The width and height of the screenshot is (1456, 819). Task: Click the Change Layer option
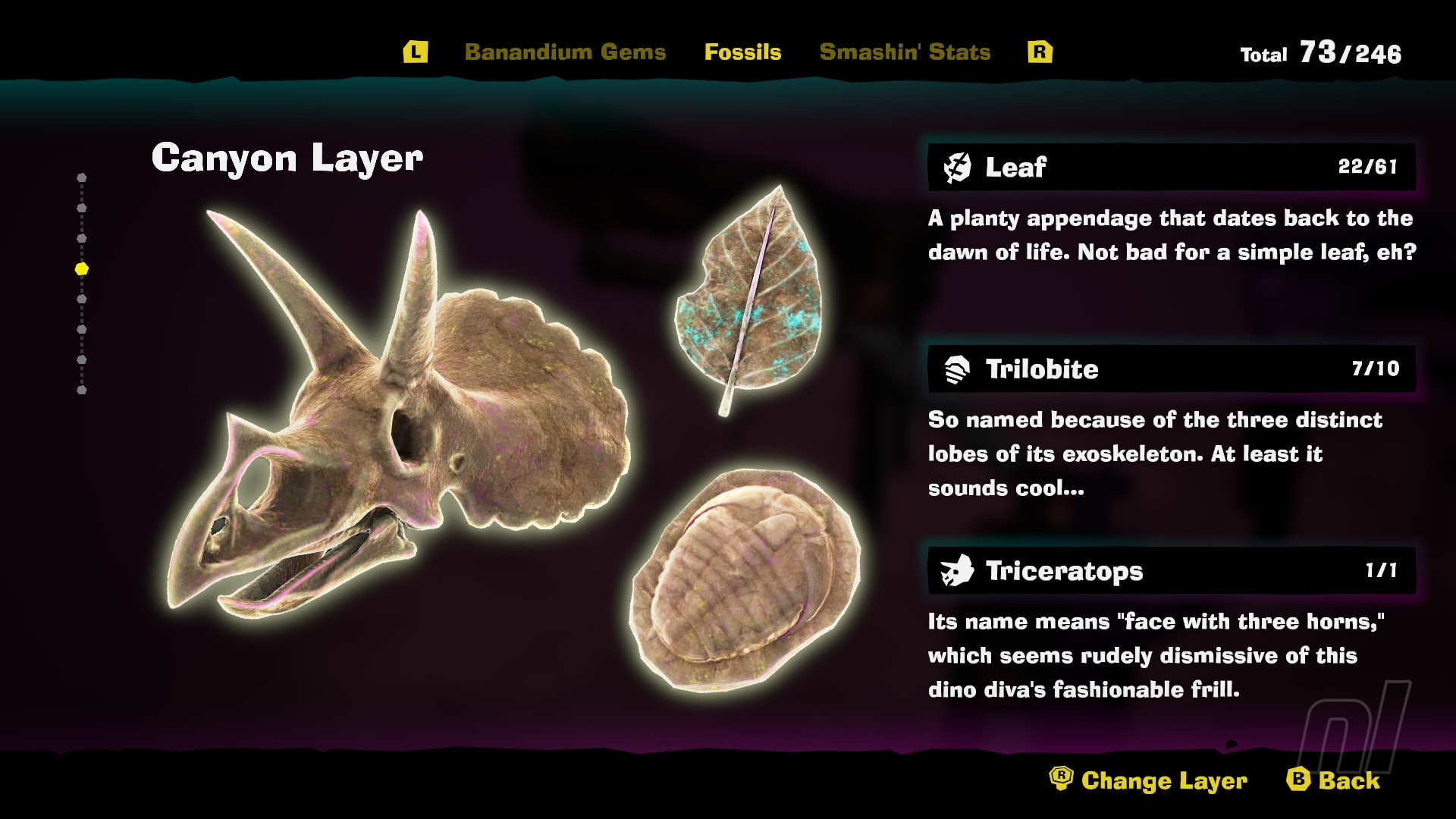click(x=1149, y=780)
